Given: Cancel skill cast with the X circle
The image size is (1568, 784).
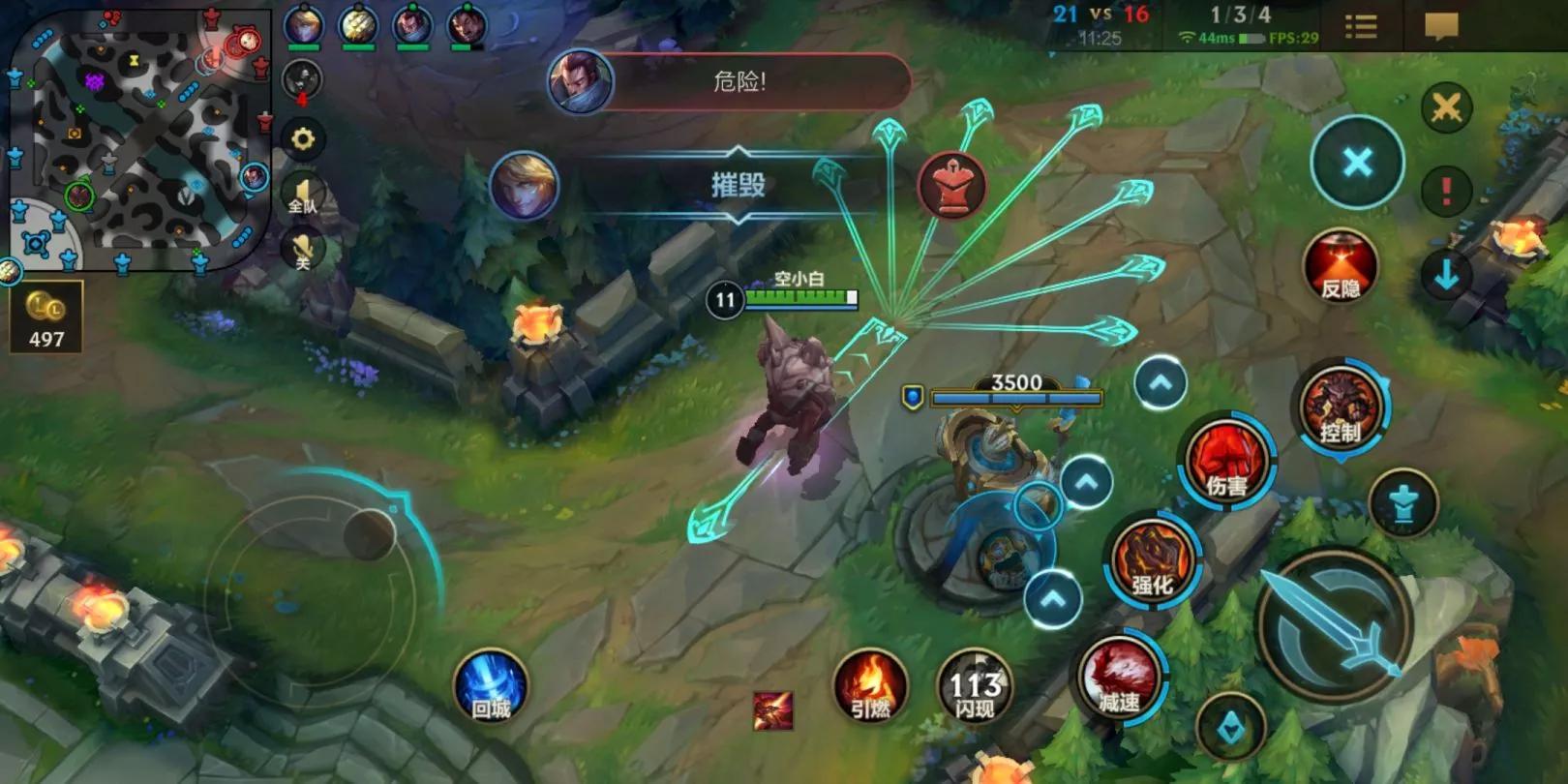Looking at the screenshot, I should (1357, 163).
